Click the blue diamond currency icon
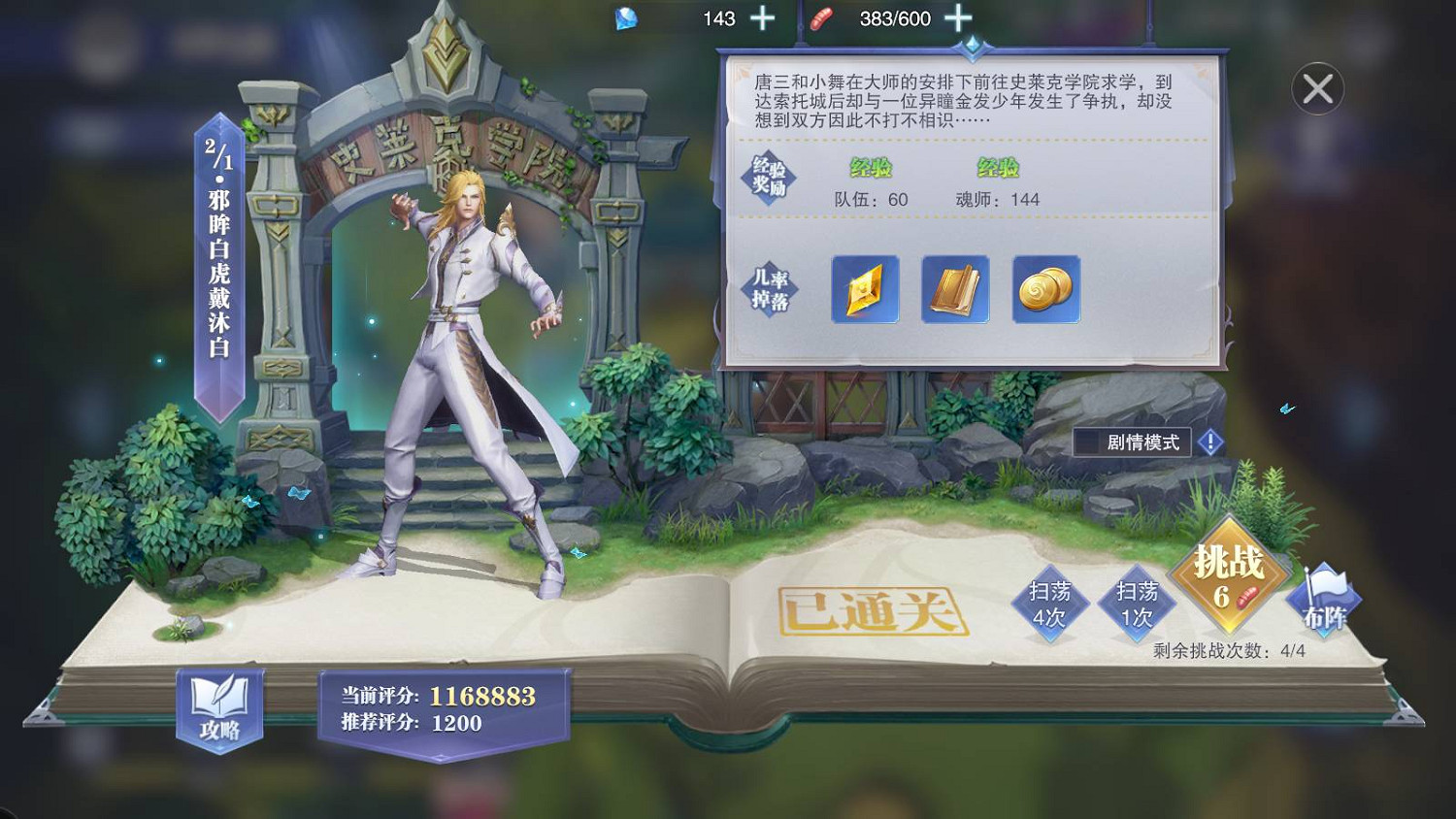 click(627, 17)
